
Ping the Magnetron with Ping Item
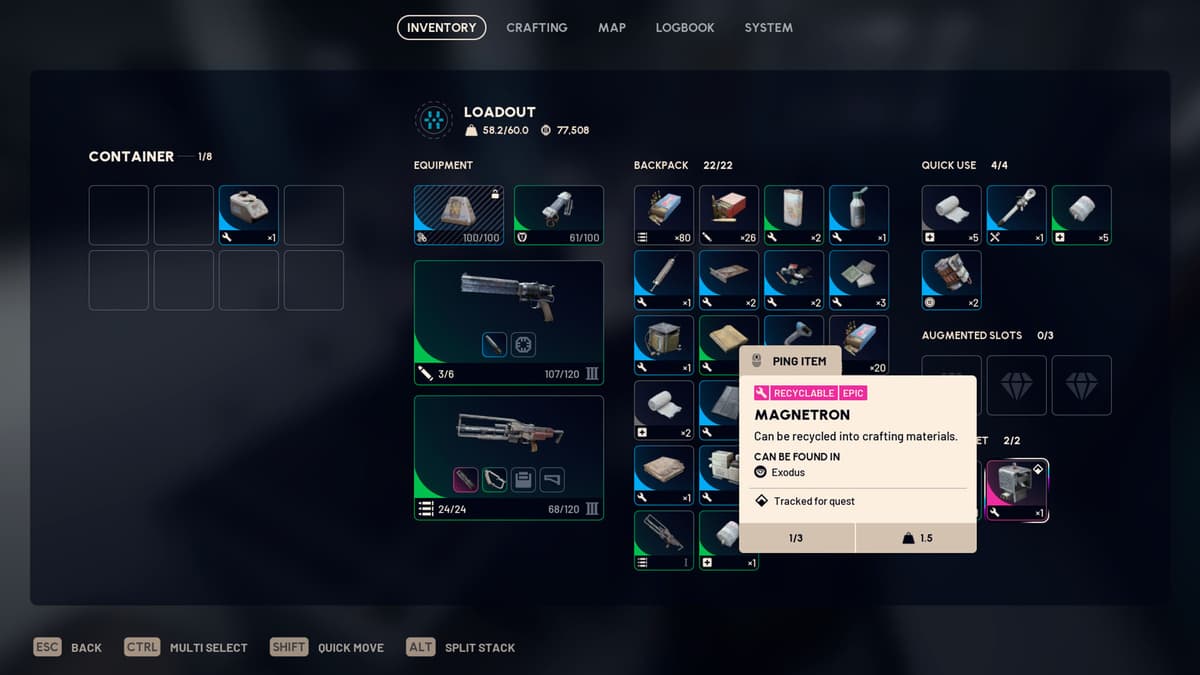pos(790,361)
